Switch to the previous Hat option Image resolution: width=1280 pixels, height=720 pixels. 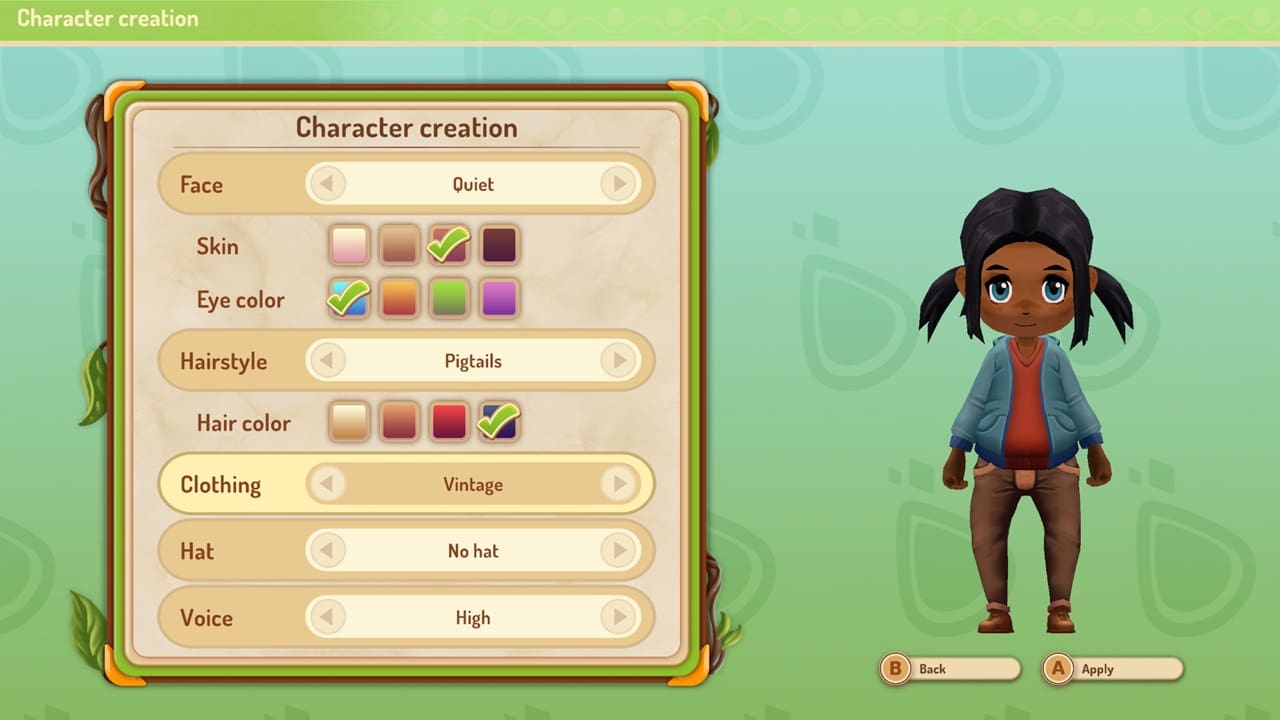point(326,551)
